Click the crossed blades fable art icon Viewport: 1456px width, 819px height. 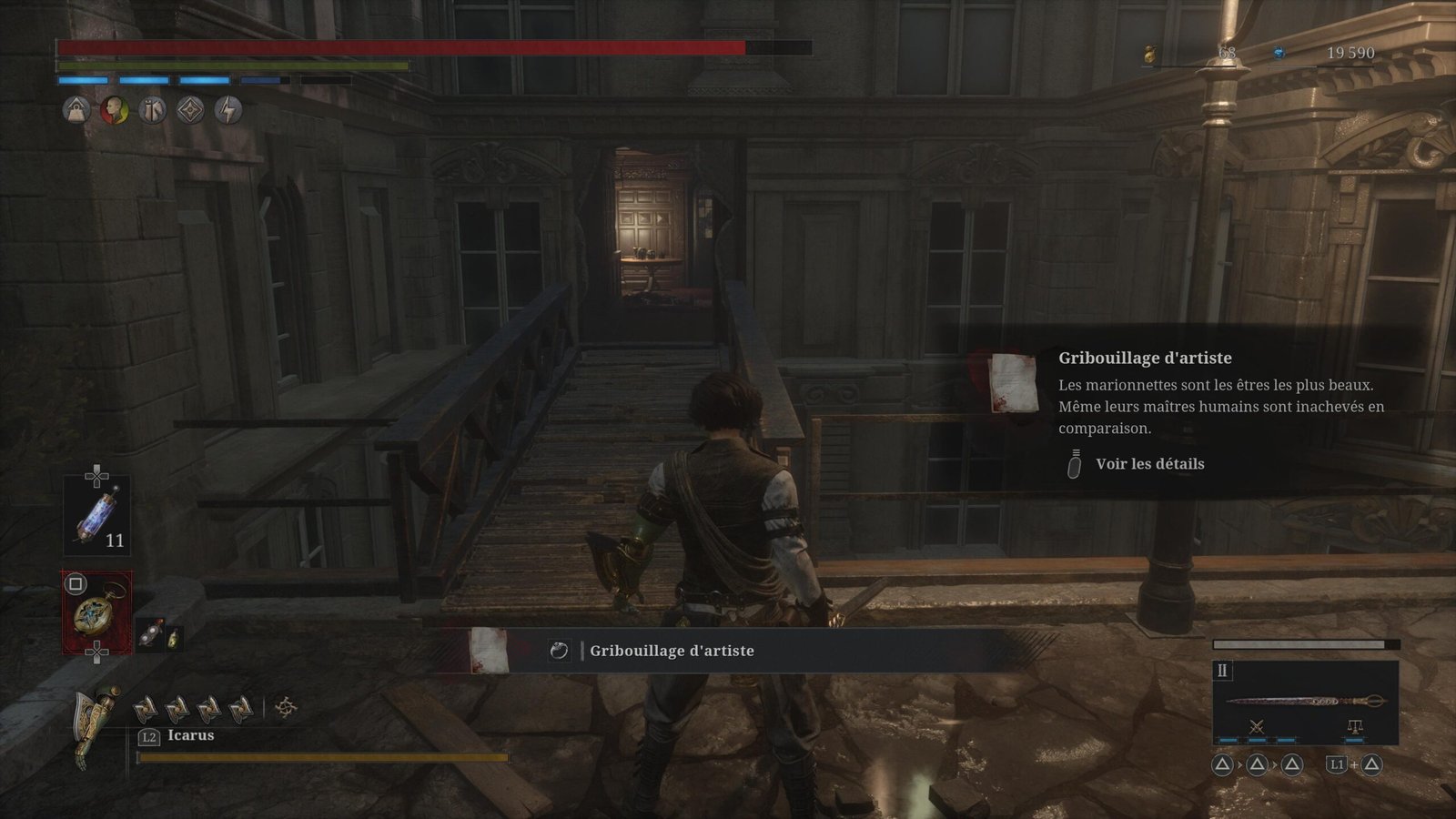pyautogui.click(x=1257, y=726)
